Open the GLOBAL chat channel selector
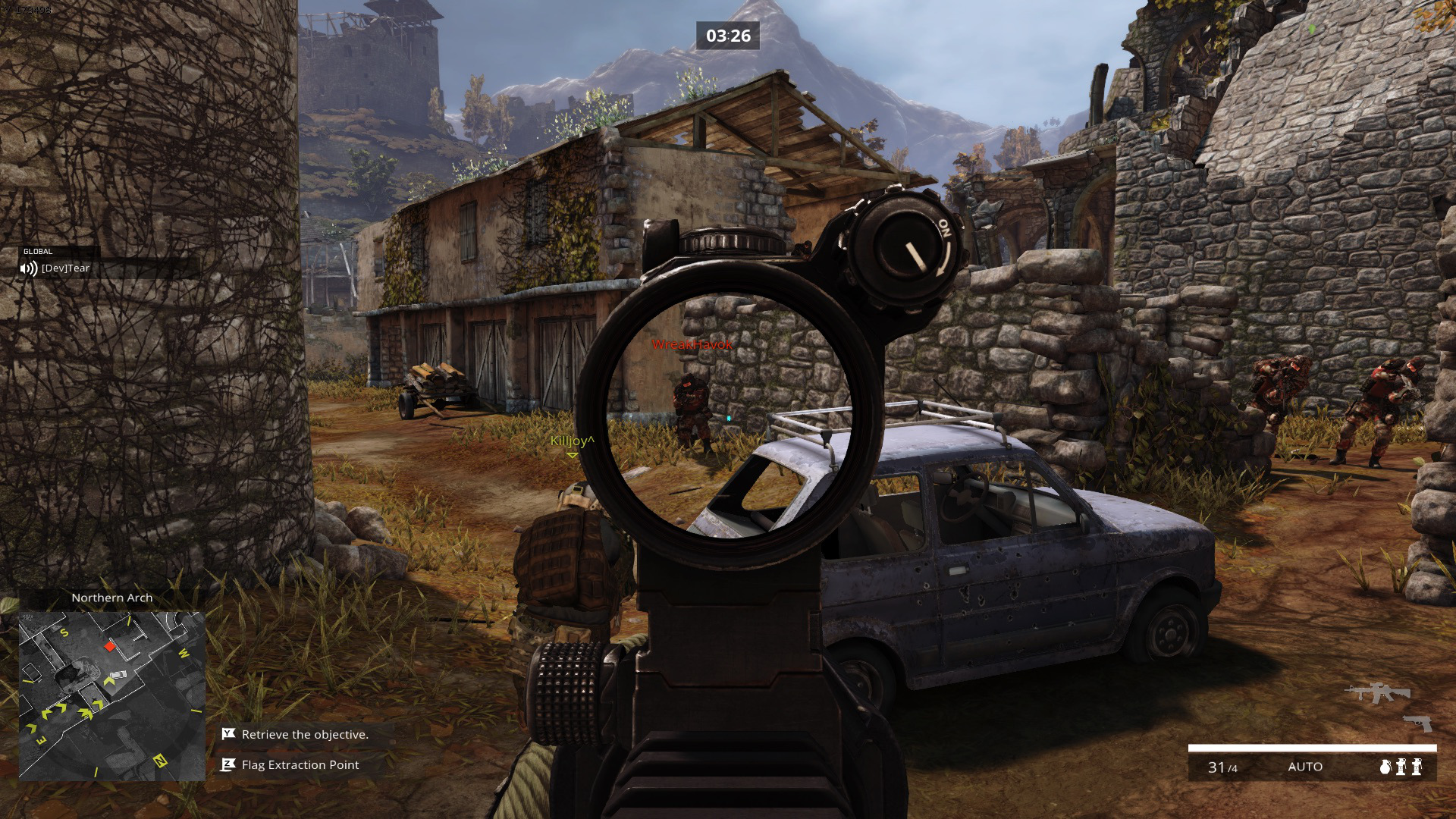1456x819 pixels. [36, 250]
